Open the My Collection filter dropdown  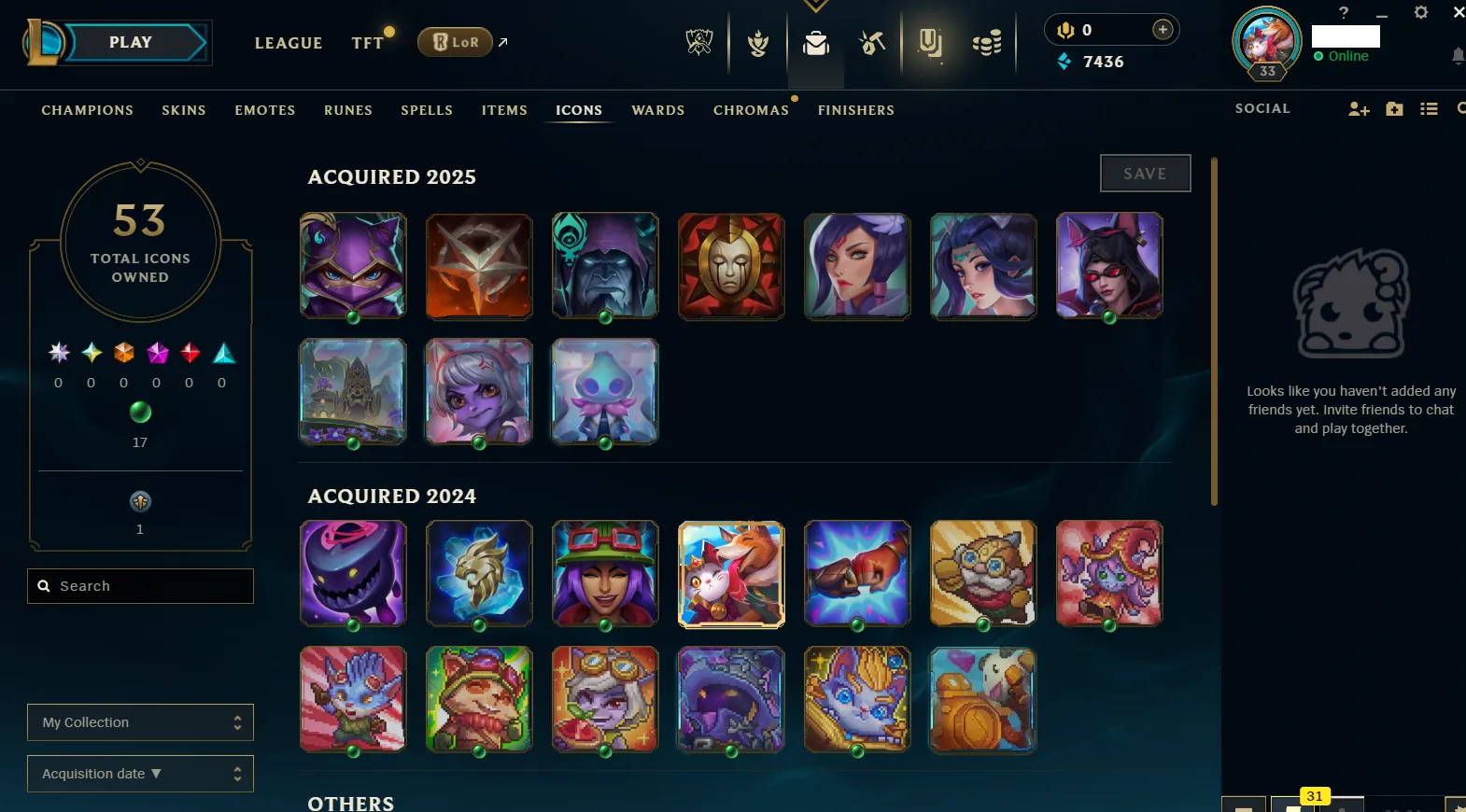[x=140, y=722]
